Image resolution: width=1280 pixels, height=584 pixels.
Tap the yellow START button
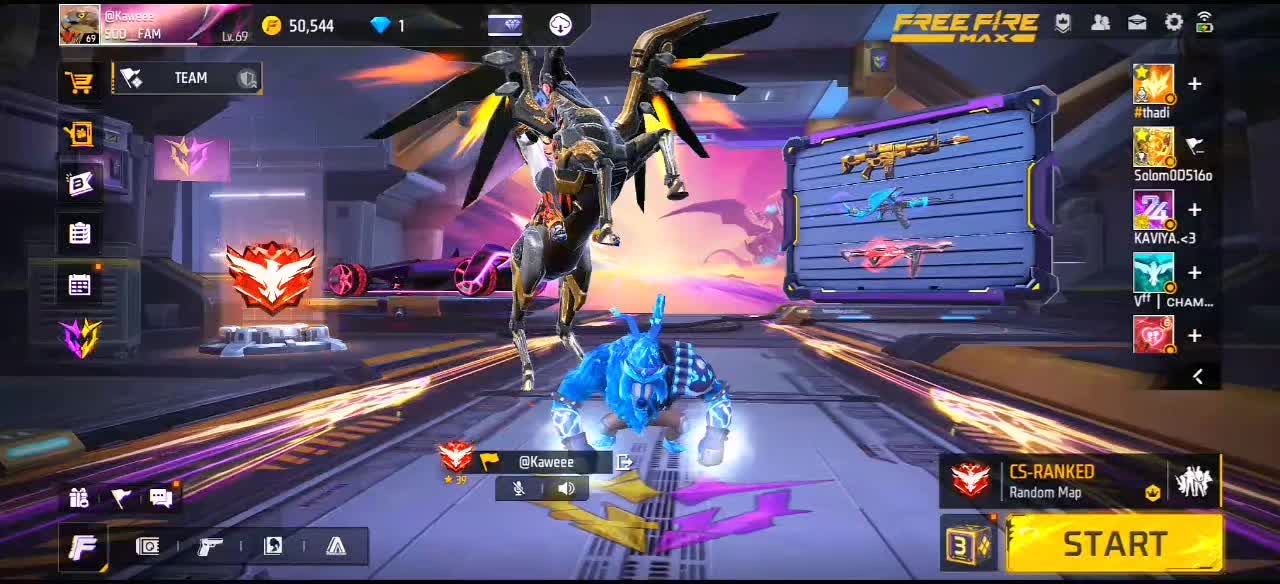point(1114,544)
